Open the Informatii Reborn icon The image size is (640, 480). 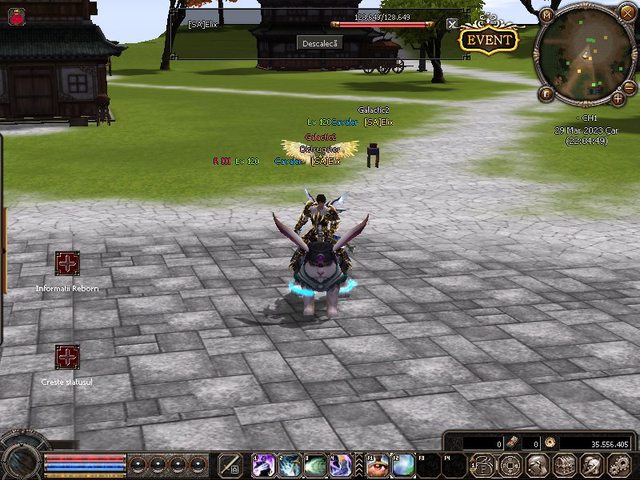click(67, 263)
